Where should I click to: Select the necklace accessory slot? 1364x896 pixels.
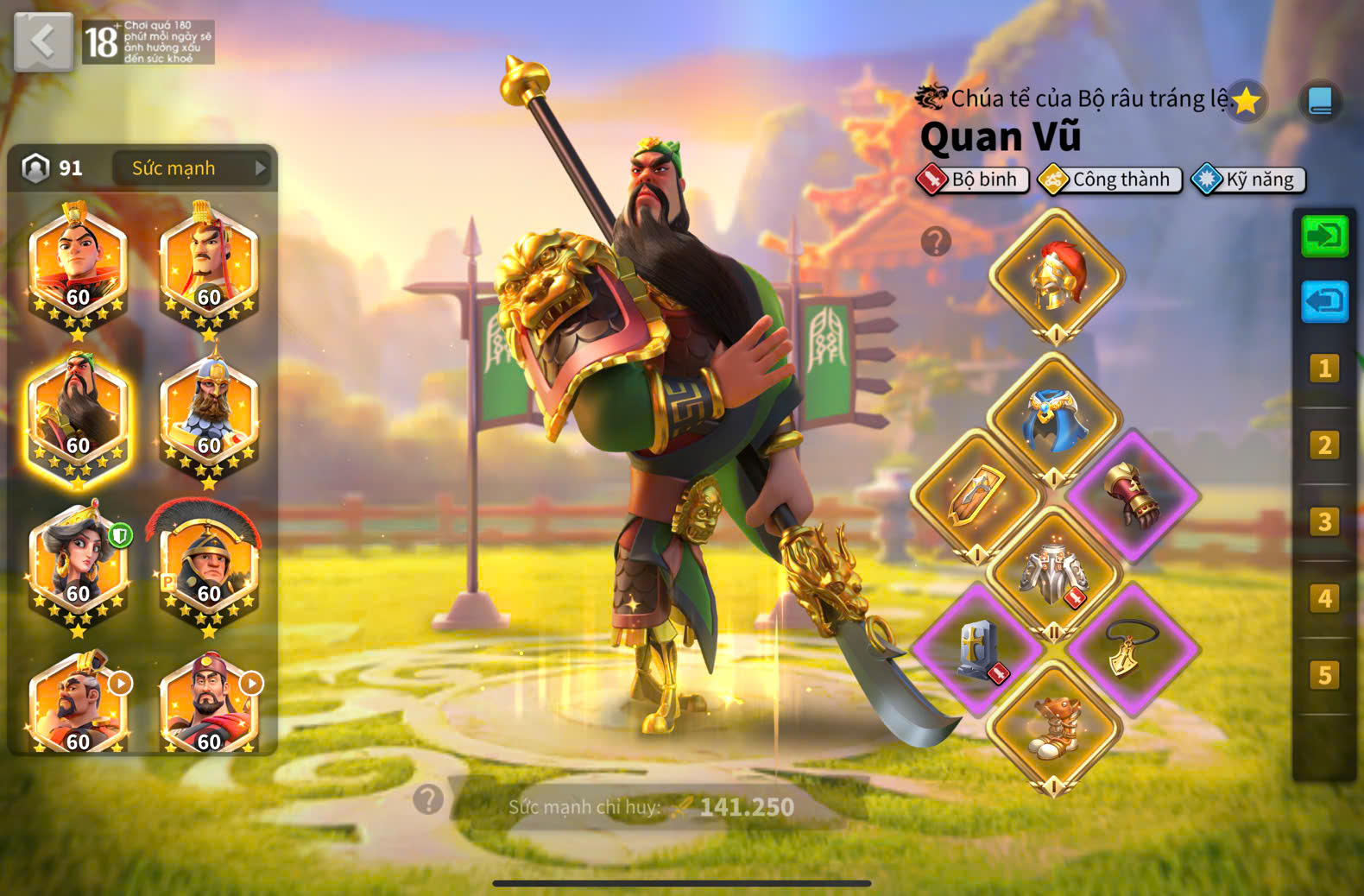1131,649
